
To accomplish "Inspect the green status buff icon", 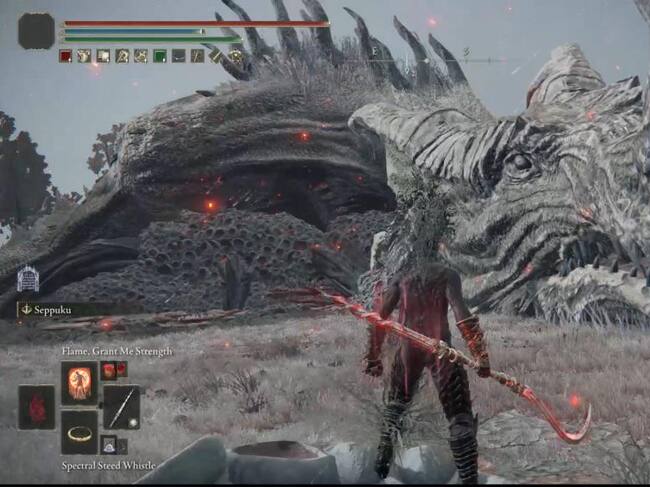I will point(160,56).
